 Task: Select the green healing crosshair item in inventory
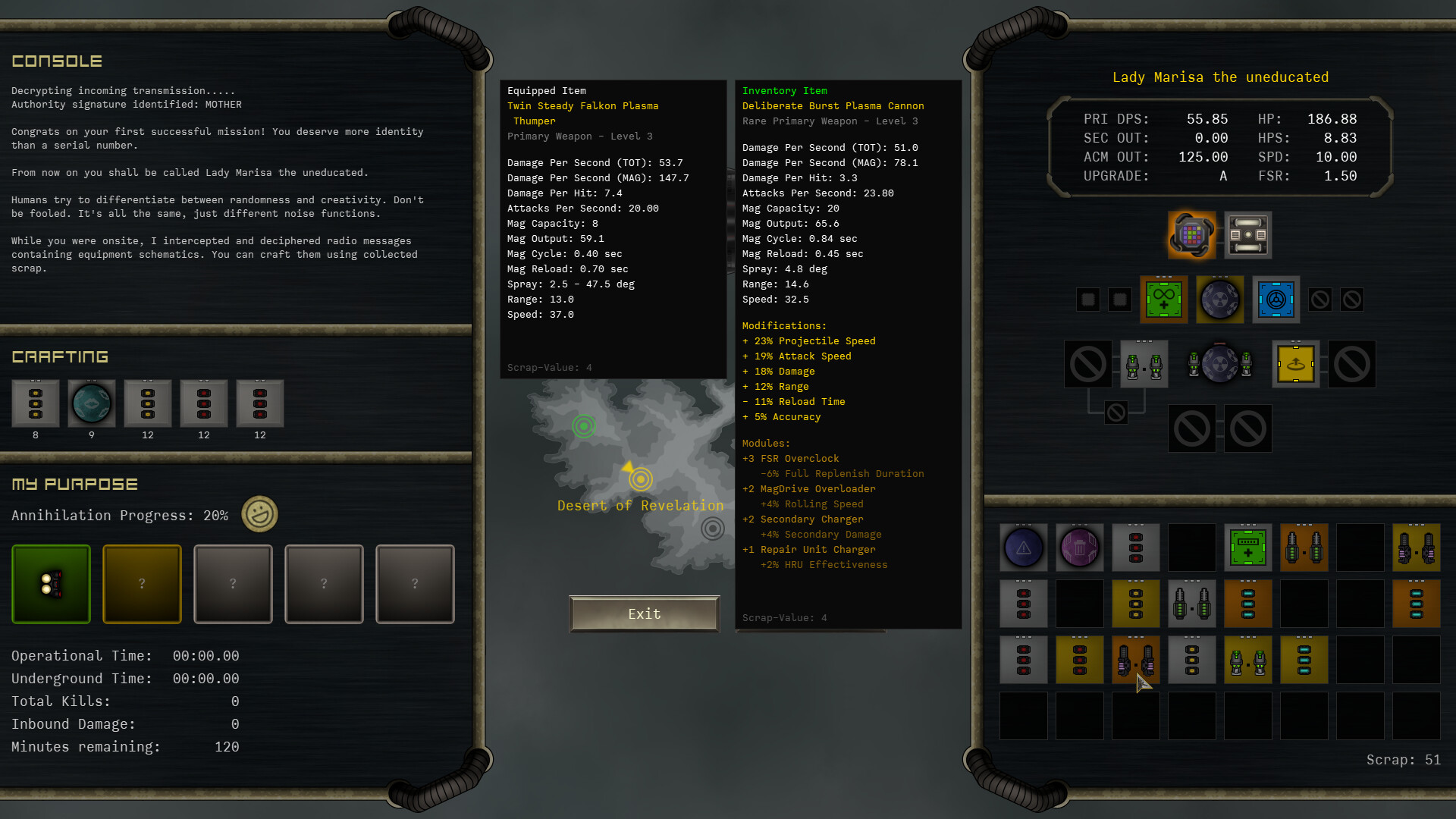coord(1247,548)
